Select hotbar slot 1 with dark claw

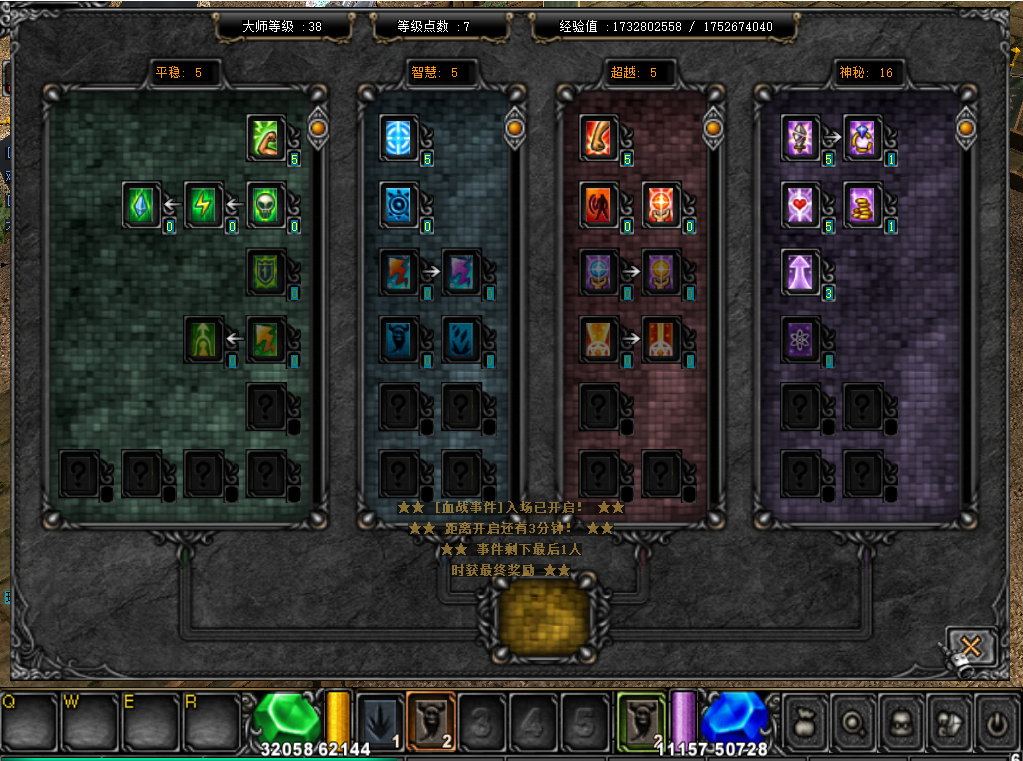click(x=380, y=720)
